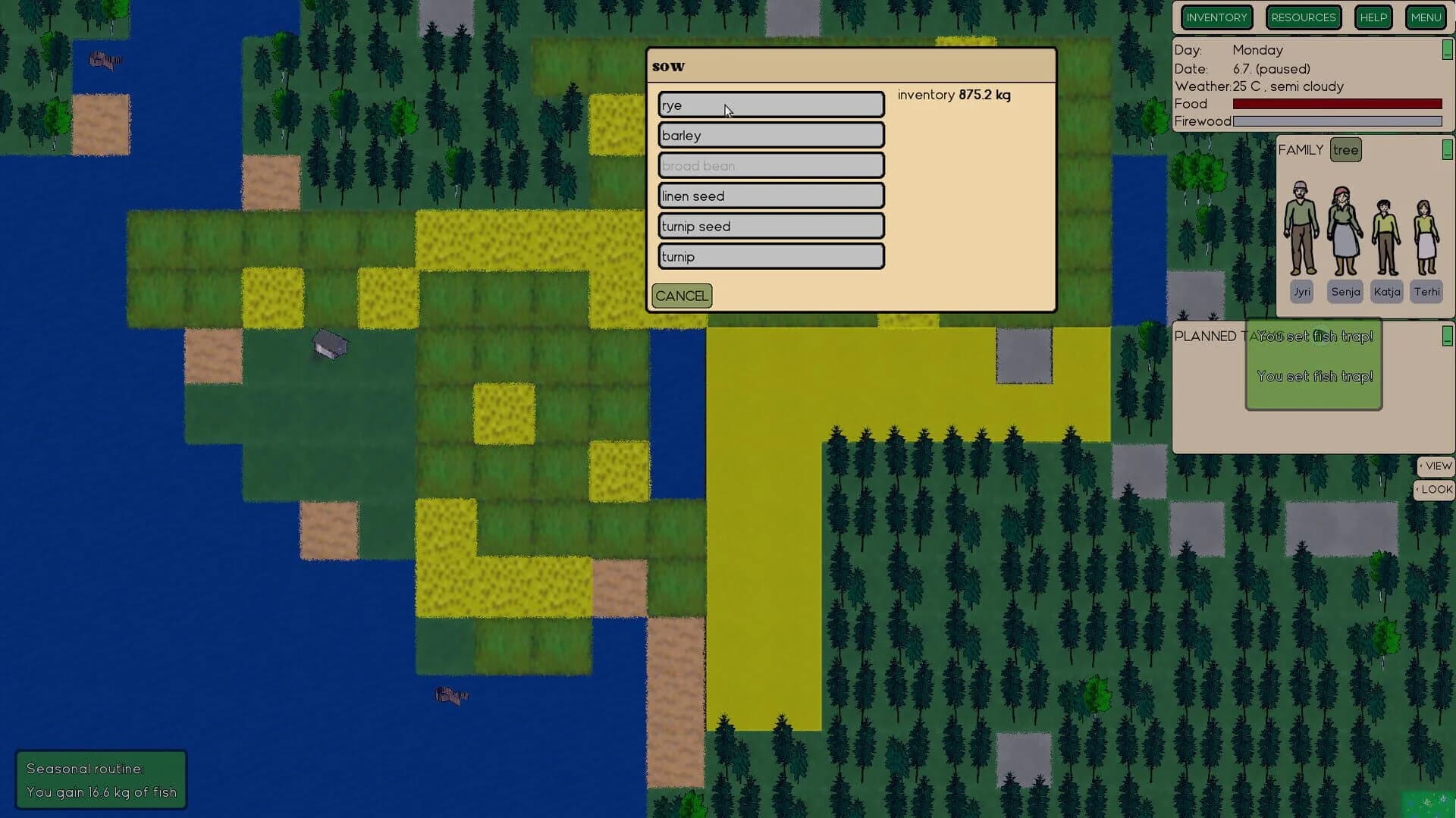Click the red Food level bar

(1337, 104)
